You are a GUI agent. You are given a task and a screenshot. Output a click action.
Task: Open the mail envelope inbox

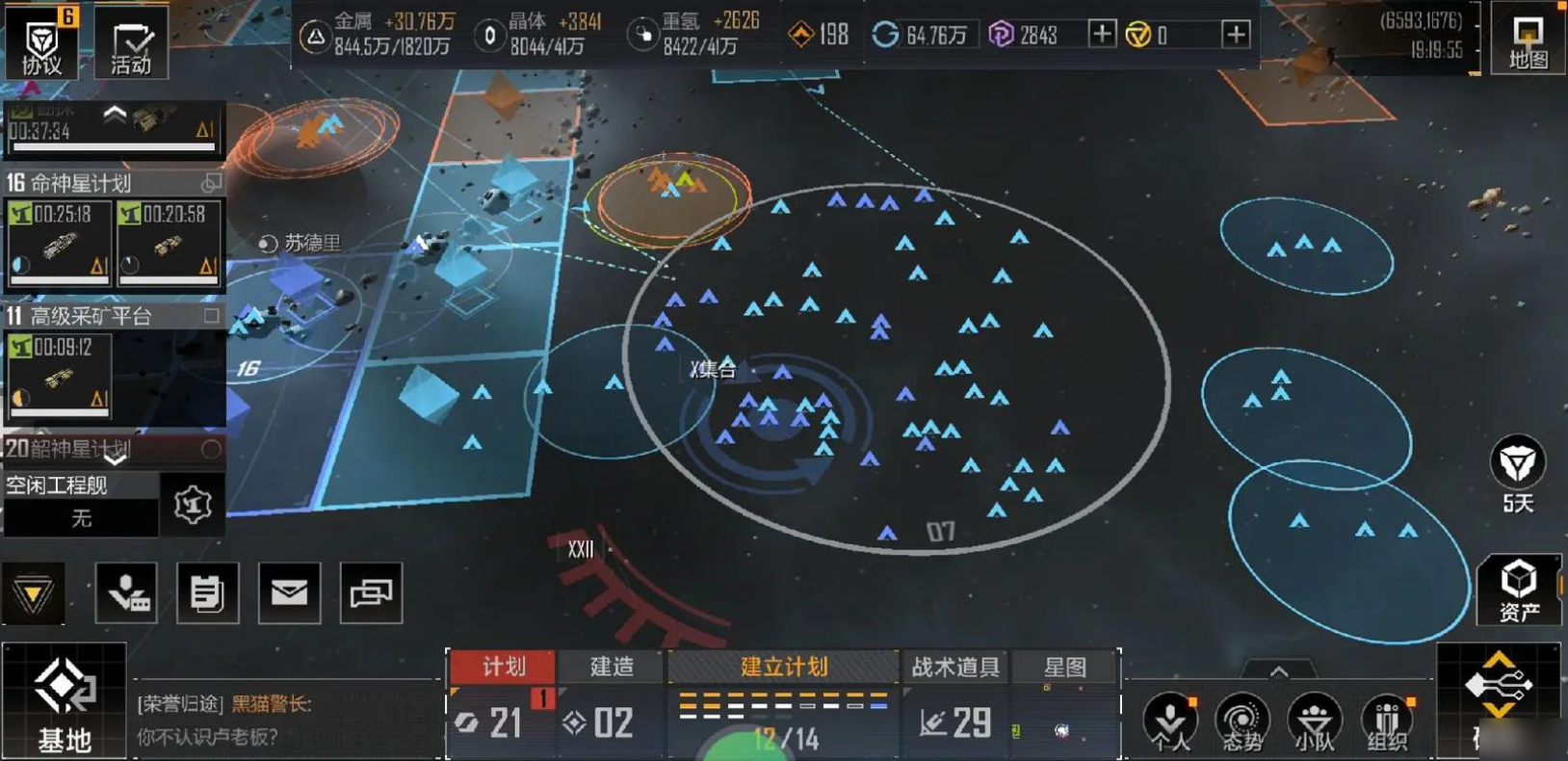tap(289, 592)
